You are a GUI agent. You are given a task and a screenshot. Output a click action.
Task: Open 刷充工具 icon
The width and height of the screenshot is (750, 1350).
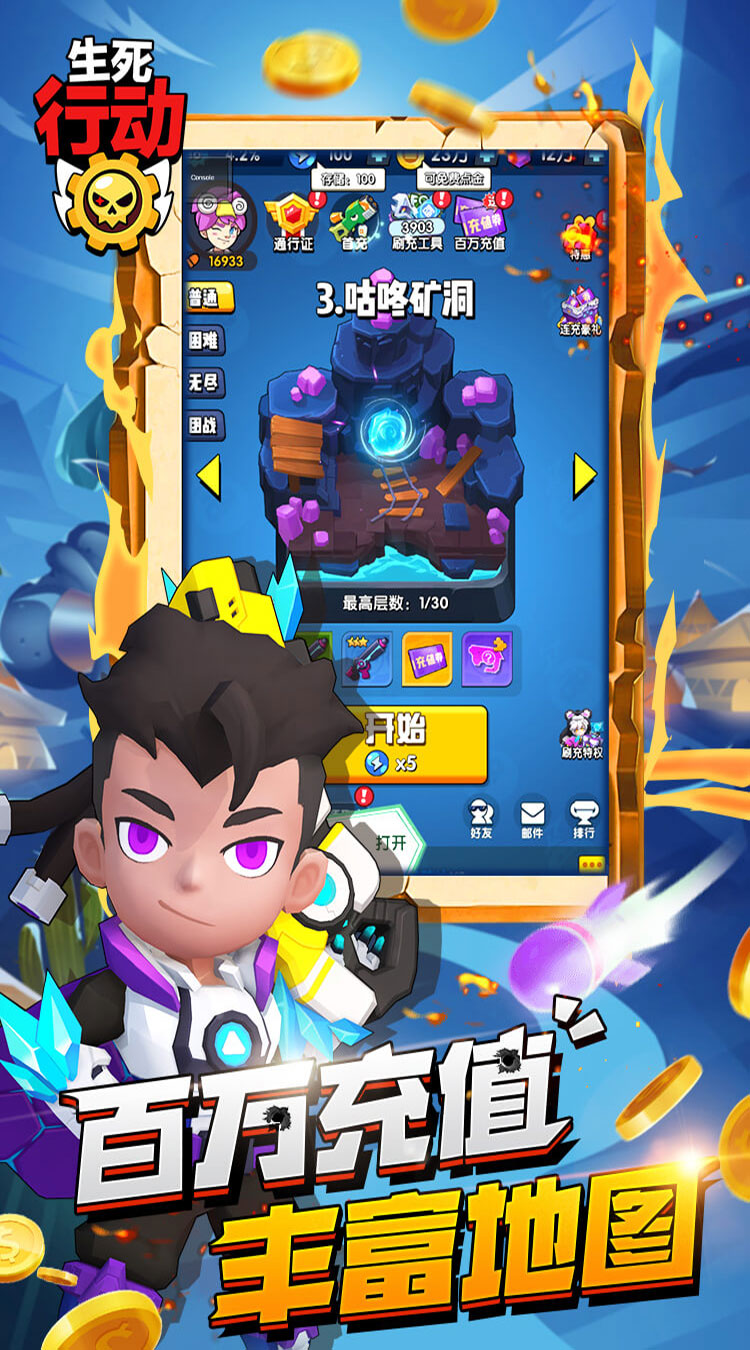(416, 221)
